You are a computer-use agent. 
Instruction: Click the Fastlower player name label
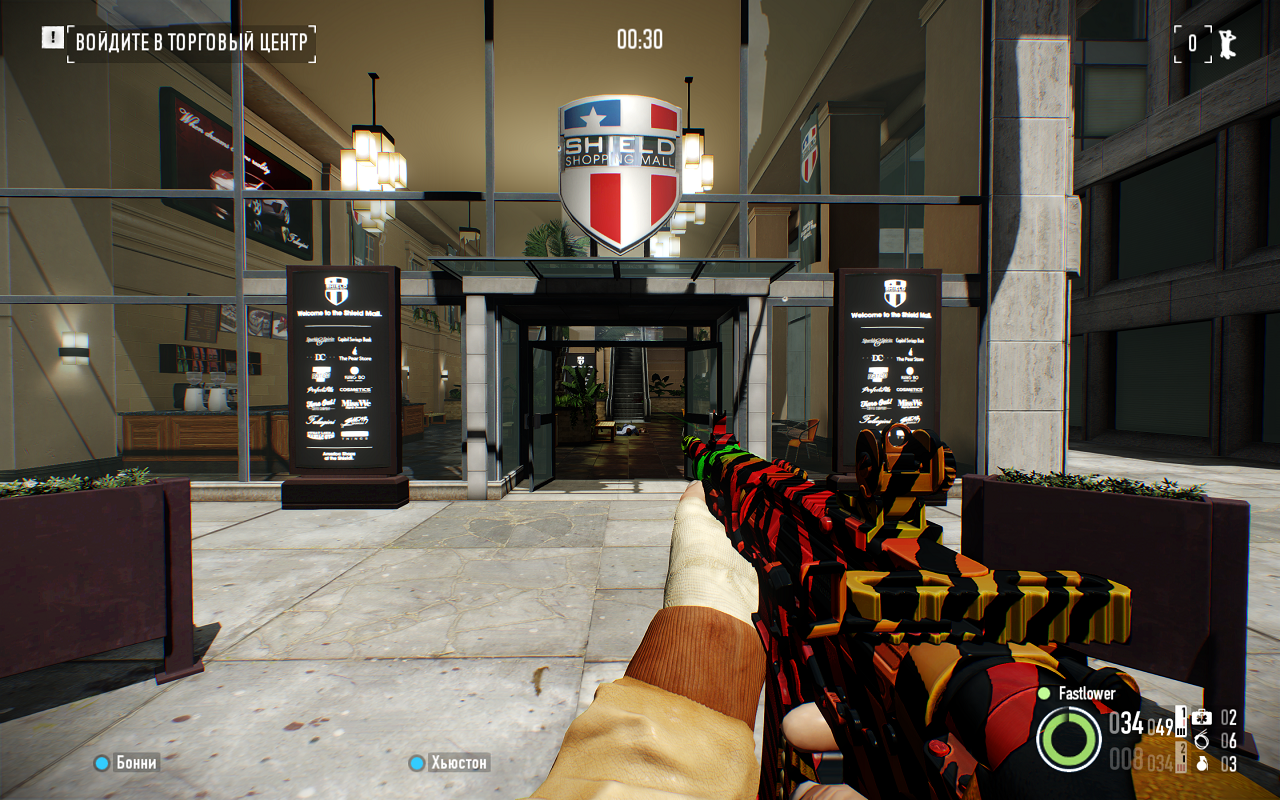(1086, 693)
